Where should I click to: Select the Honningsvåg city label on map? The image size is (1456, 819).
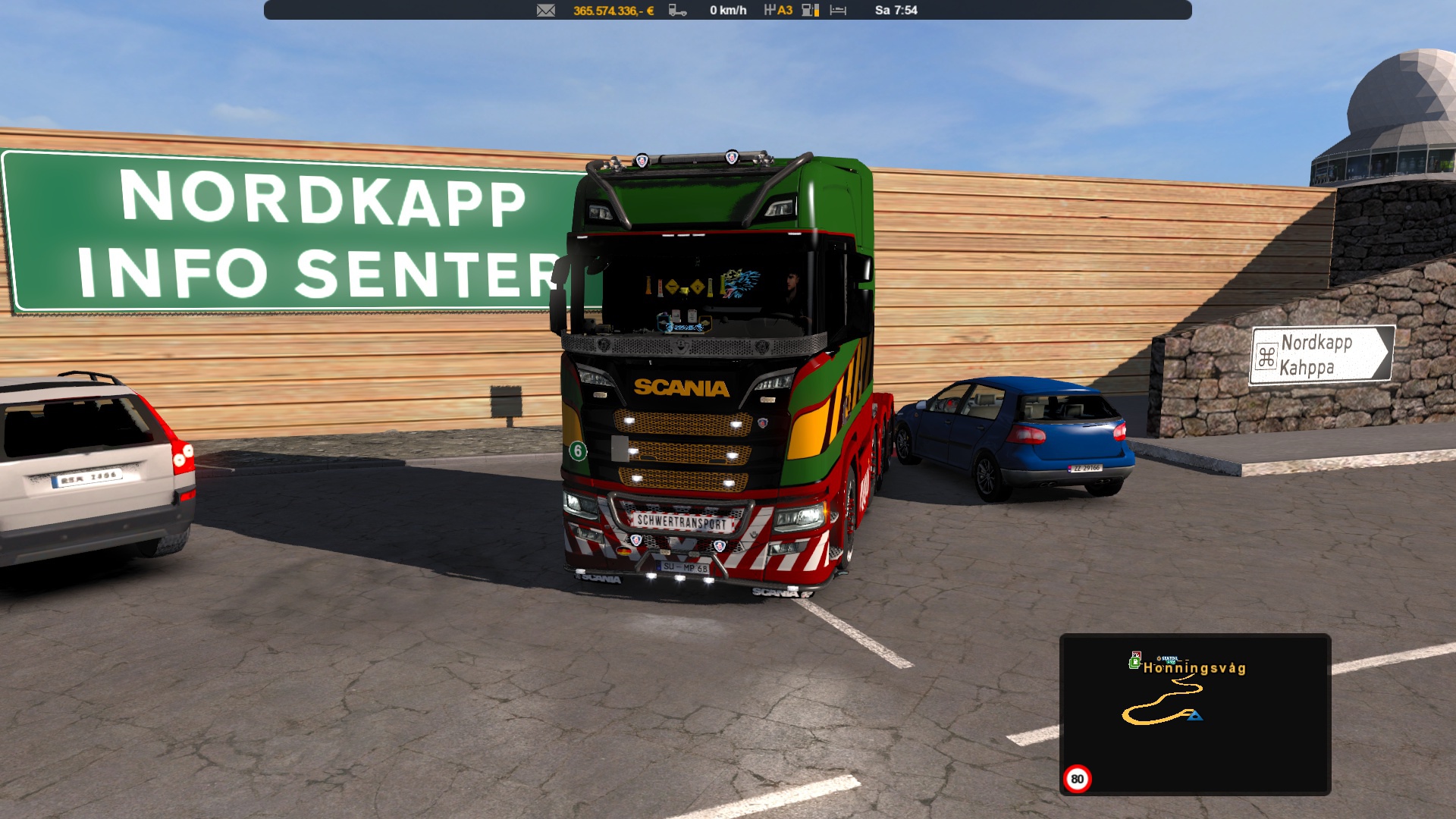(1194, 668)
